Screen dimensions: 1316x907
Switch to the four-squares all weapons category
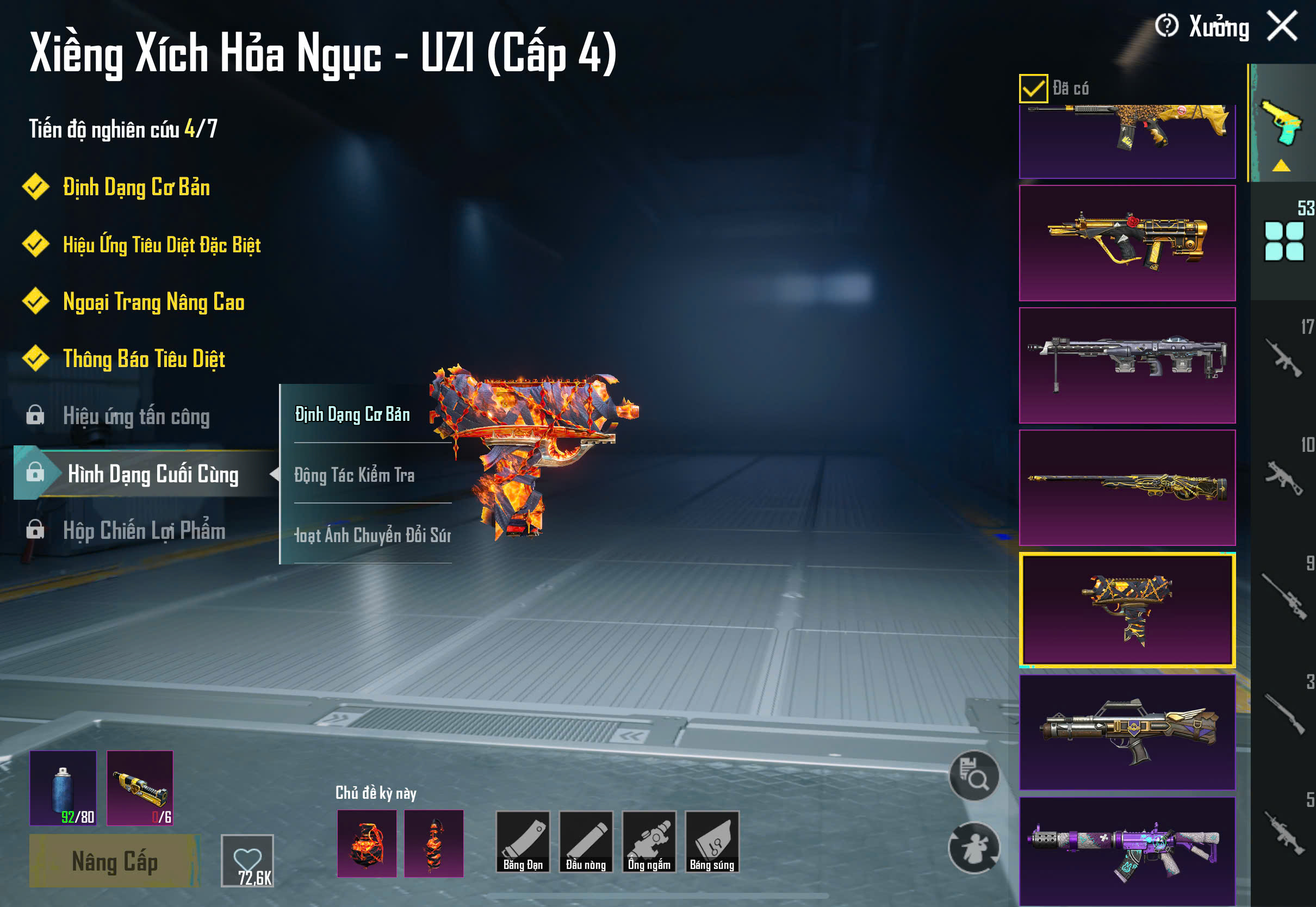click(x=1283, y=241)
